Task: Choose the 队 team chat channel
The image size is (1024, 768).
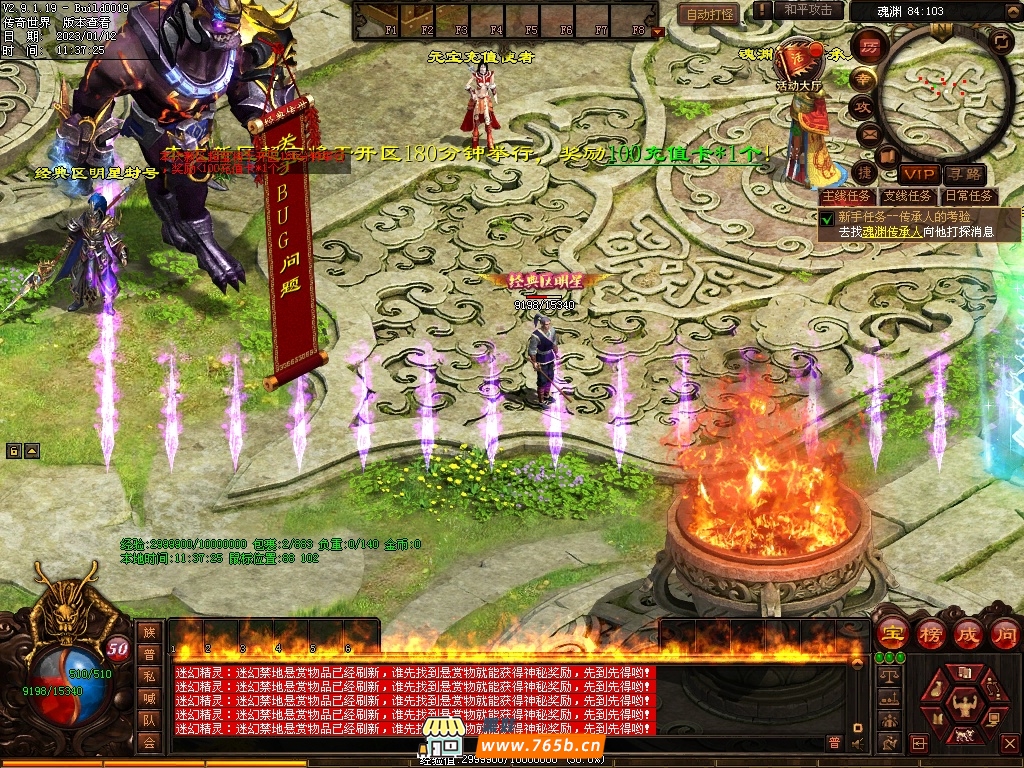Action: pyautogui.click(x=149, y=719)
